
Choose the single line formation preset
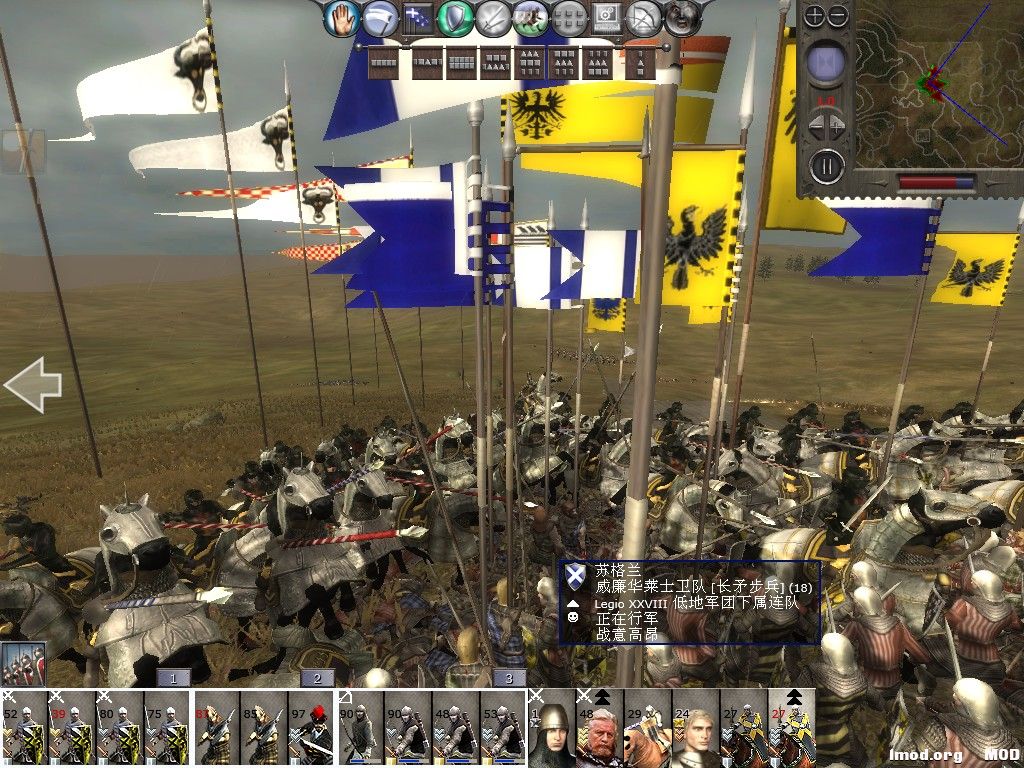point(383,63)
